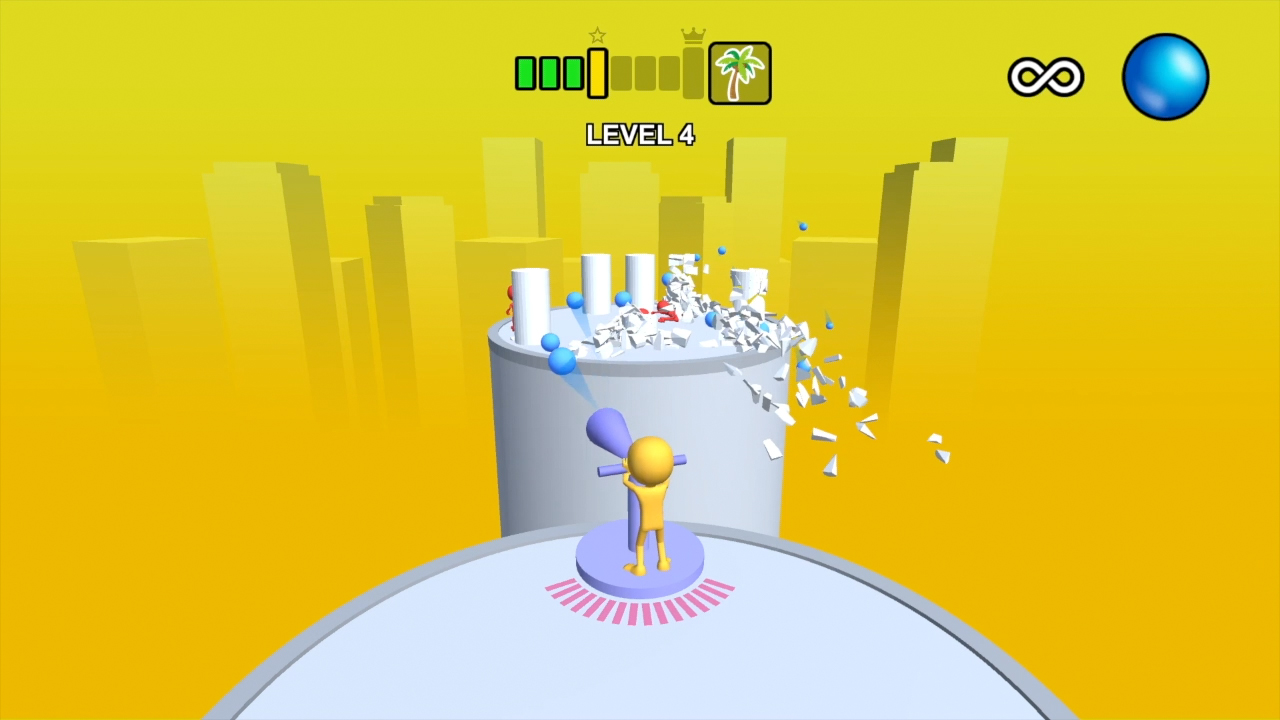Screen dimensions: 1280x720
Task: Select the blue ball ammo icon
Action: point(1164,75)
